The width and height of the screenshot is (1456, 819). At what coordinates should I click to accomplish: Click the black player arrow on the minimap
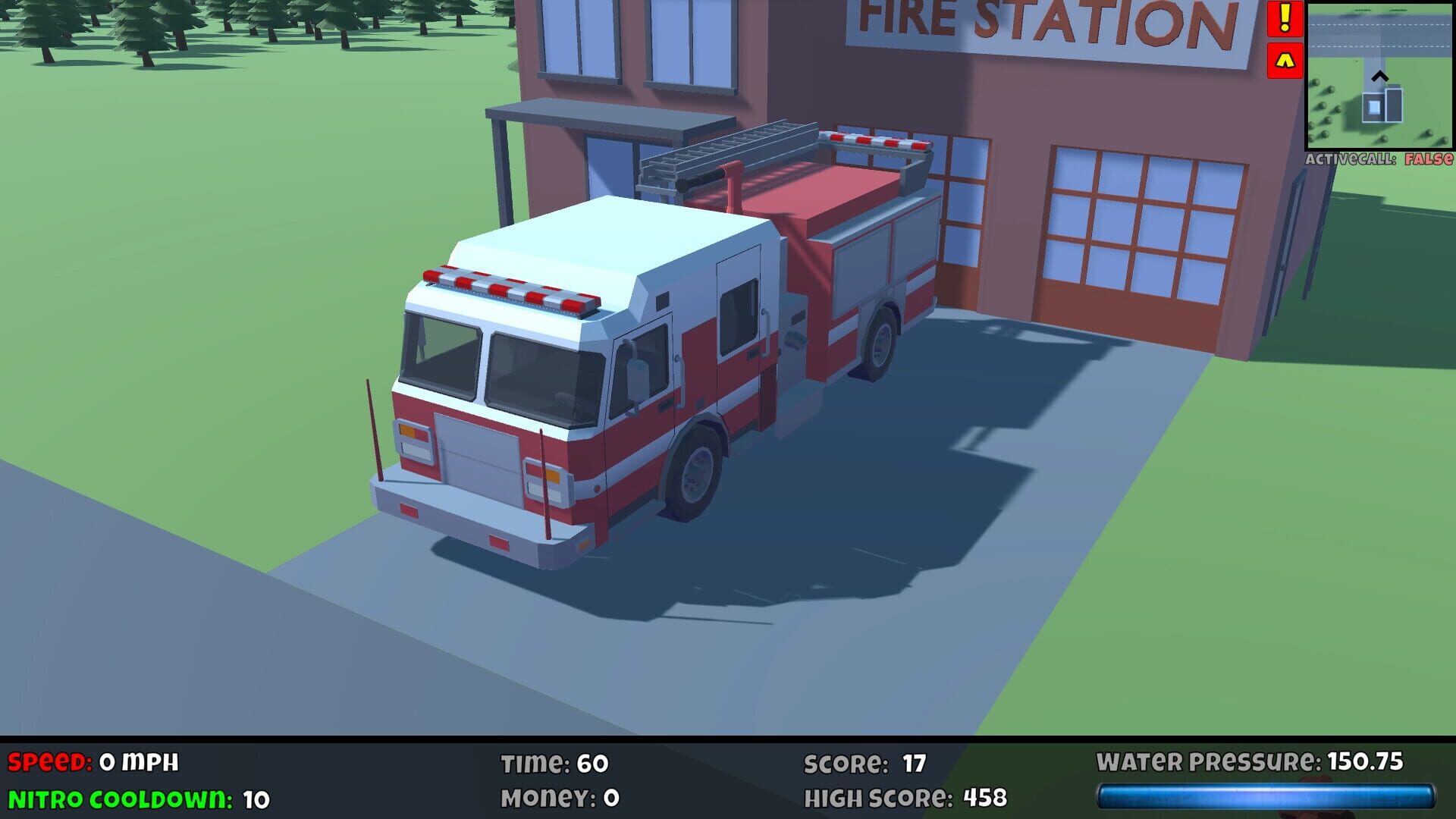1379,77
